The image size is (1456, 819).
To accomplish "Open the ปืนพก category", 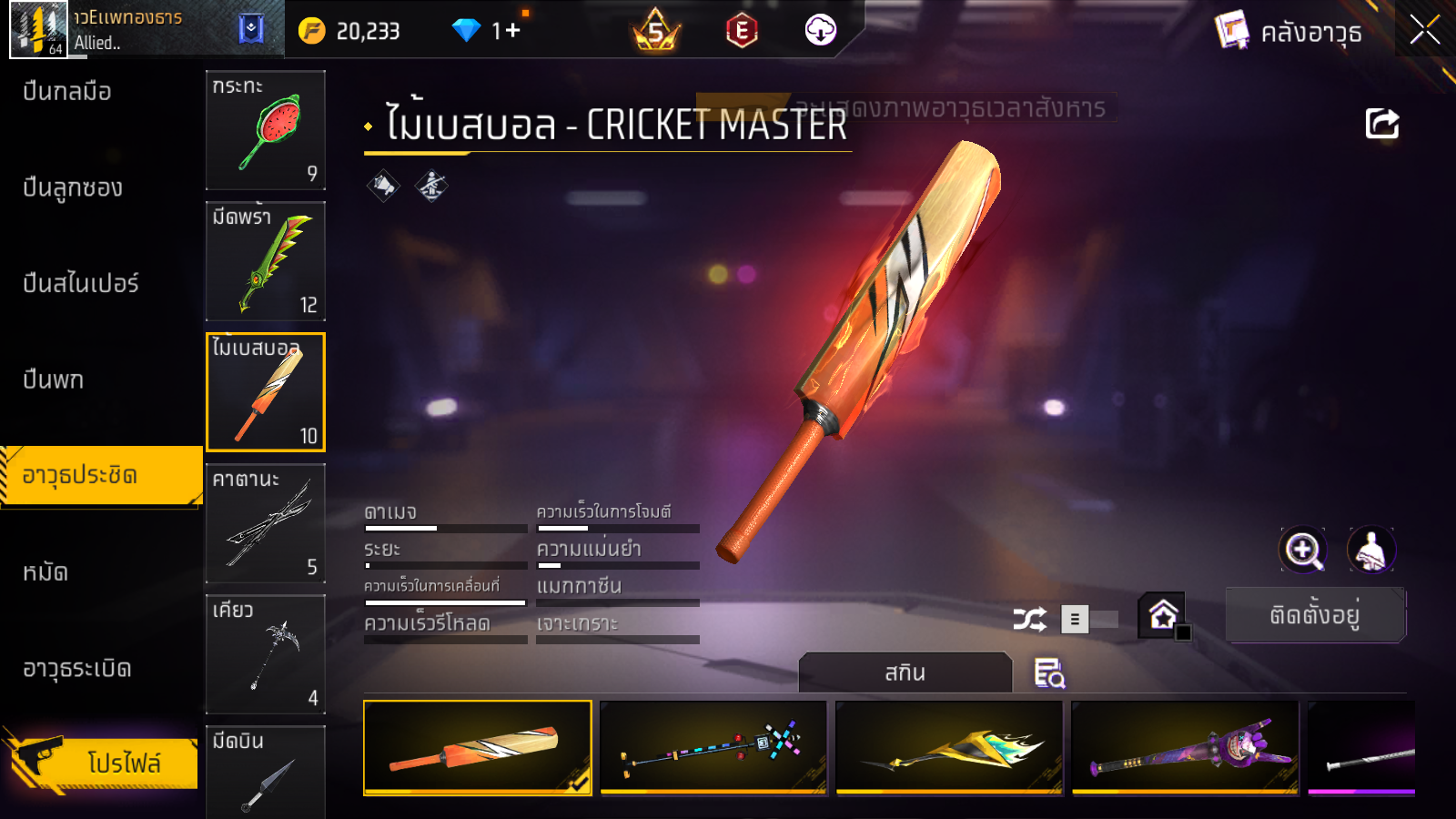I will [54, 379].
